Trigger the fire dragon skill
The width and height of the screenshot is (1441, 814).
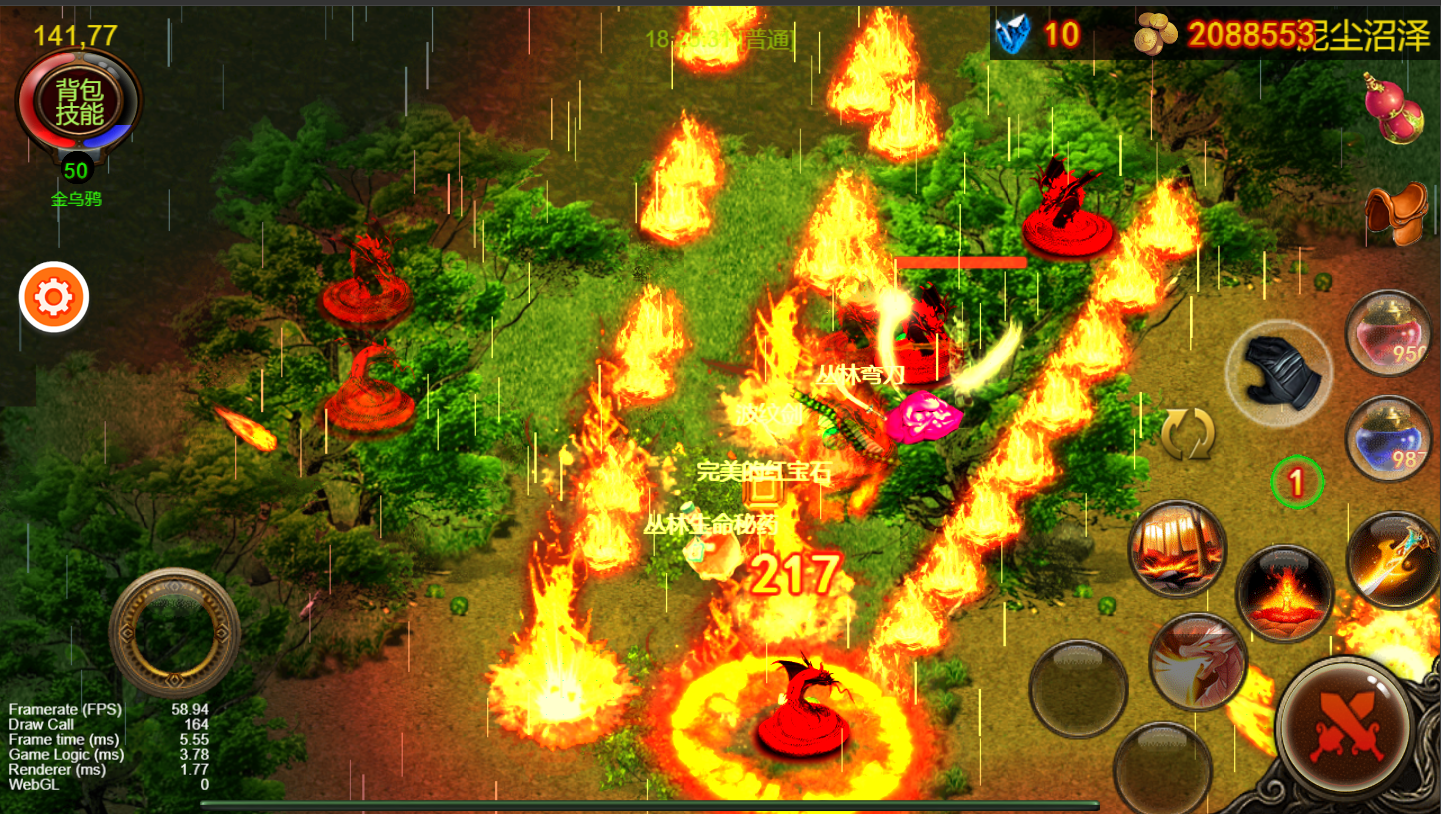click(x=1198, y=662)
